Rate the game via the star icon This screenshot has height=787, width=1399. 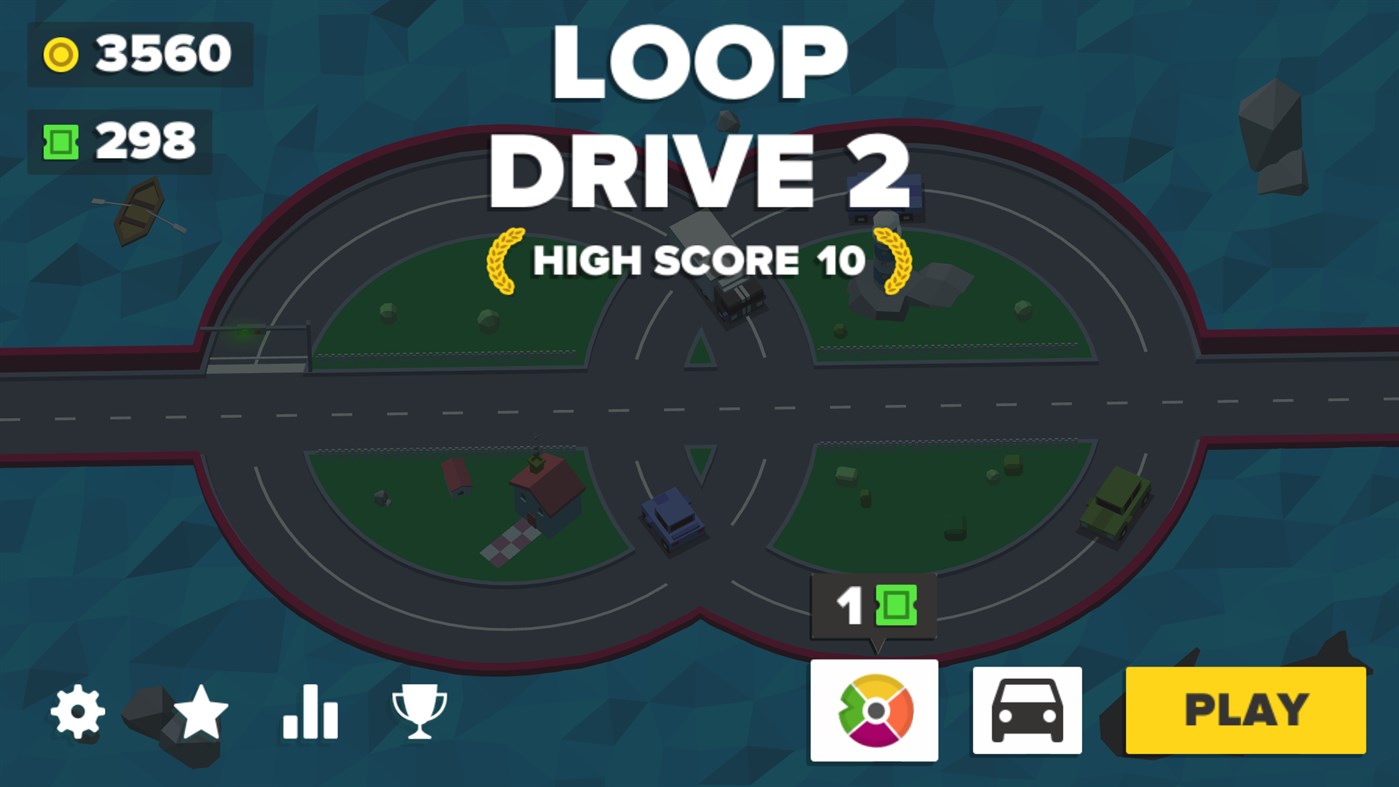tap(200, 712)
